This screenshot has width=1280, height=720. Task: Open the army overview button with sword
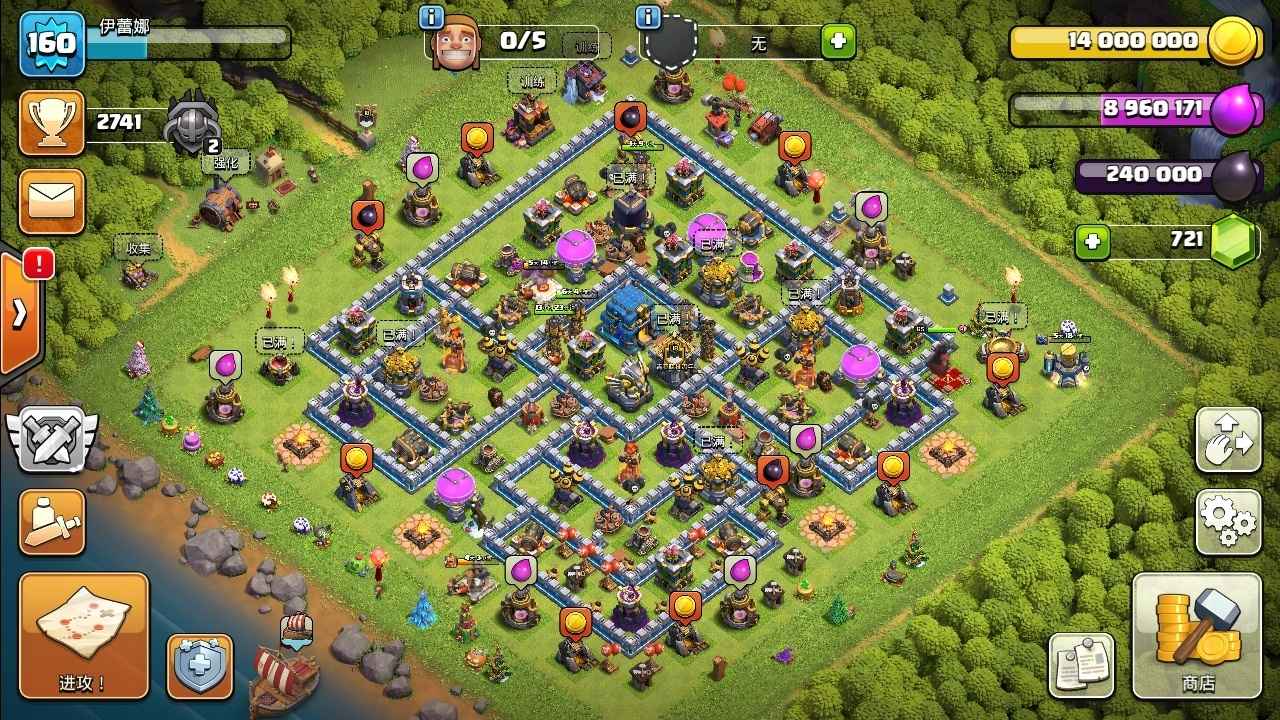click(x=51, y=521)
